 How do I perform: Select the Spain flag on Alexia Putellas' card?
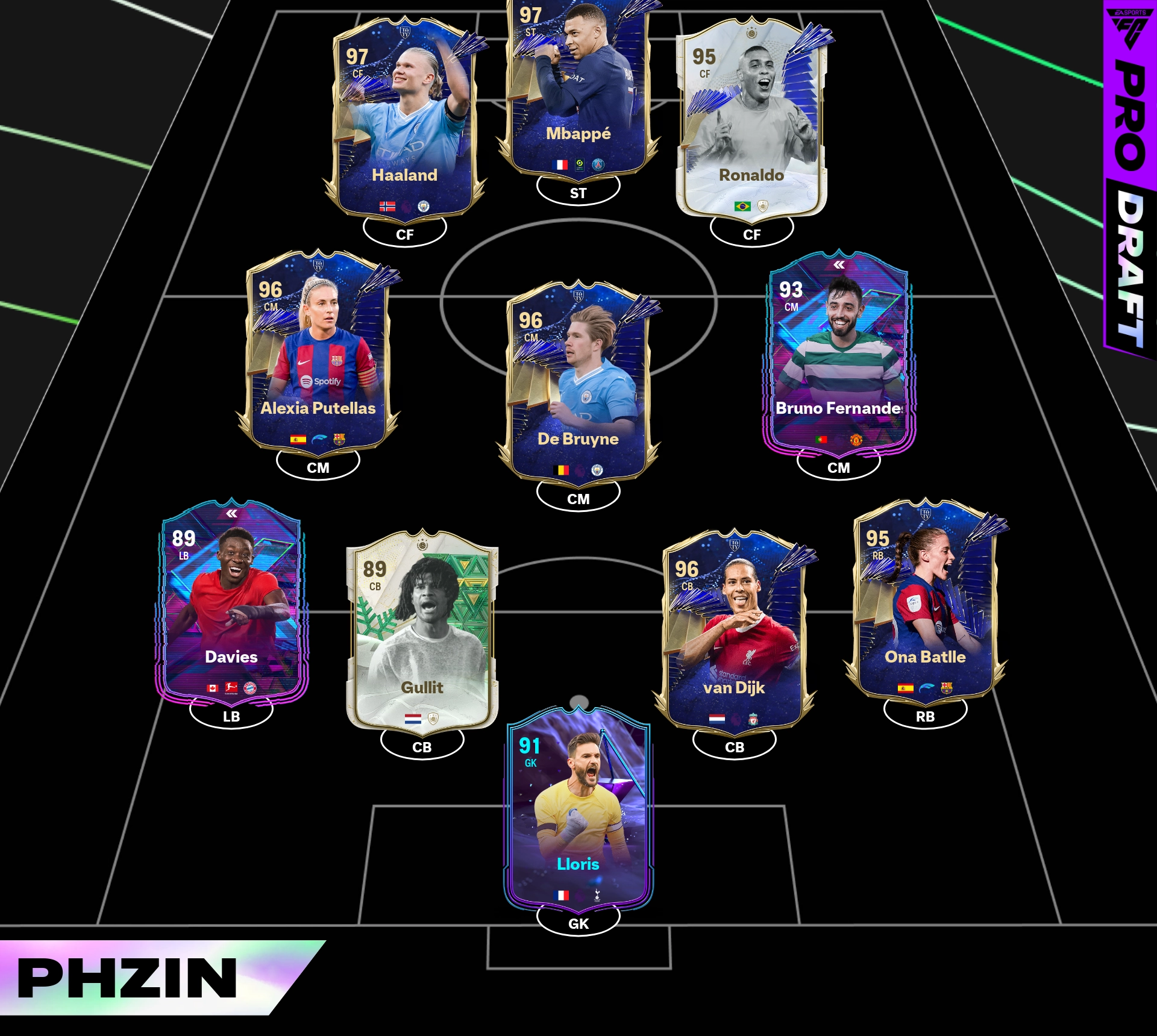coord(298,439)
